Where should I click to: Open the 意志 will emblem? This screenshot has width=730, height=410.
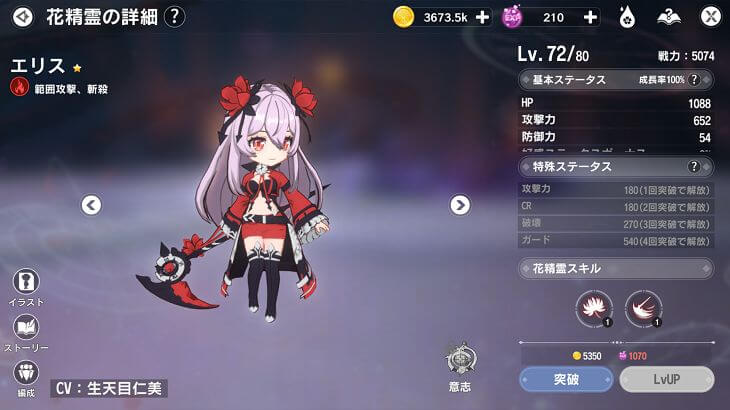[460, 364]
